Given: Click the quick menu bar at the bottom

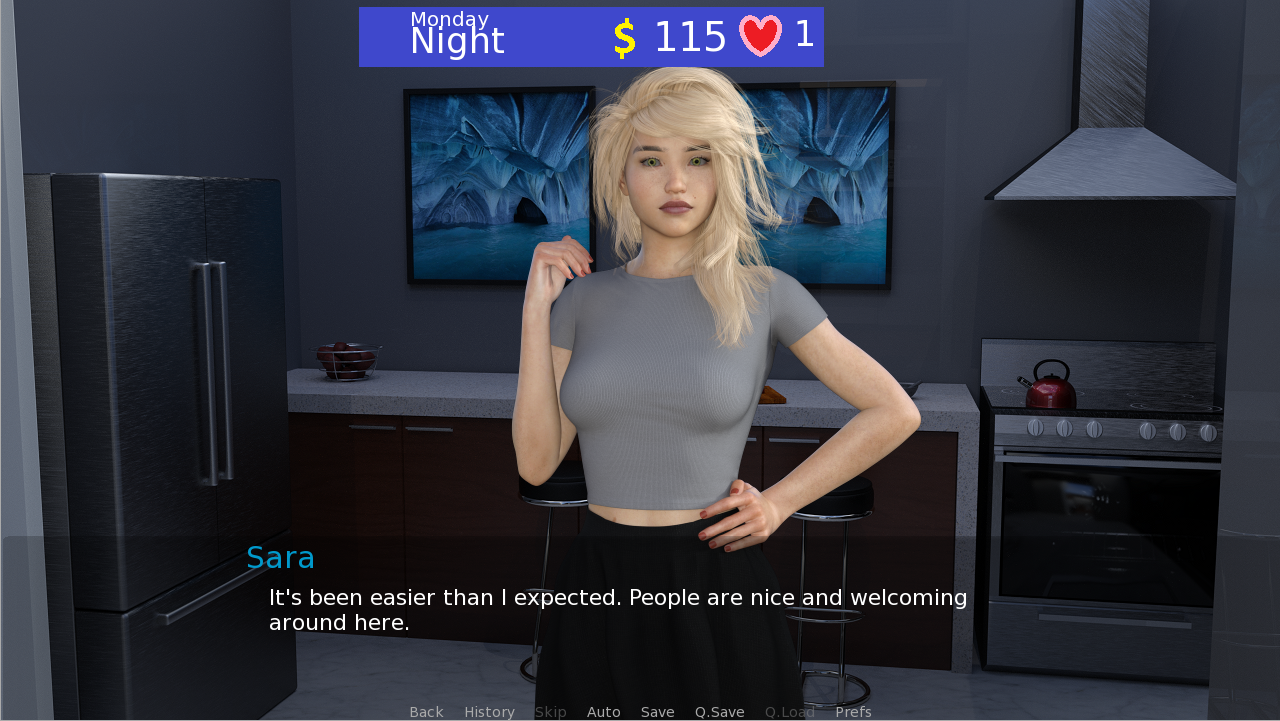Looking at the screenshot, I should point(640,712).
